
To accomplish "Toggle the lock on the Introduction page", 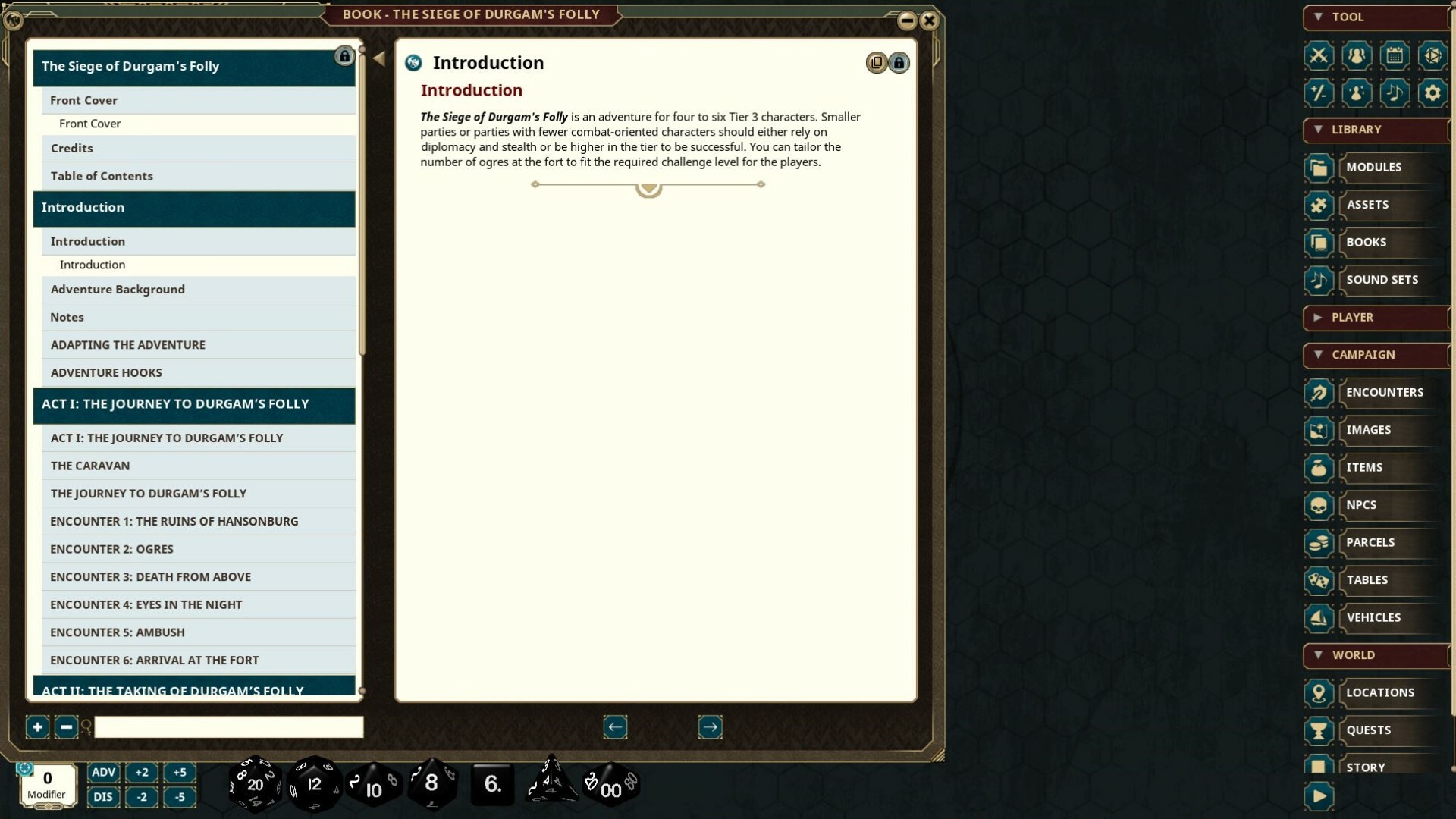I will coord(899,63).
